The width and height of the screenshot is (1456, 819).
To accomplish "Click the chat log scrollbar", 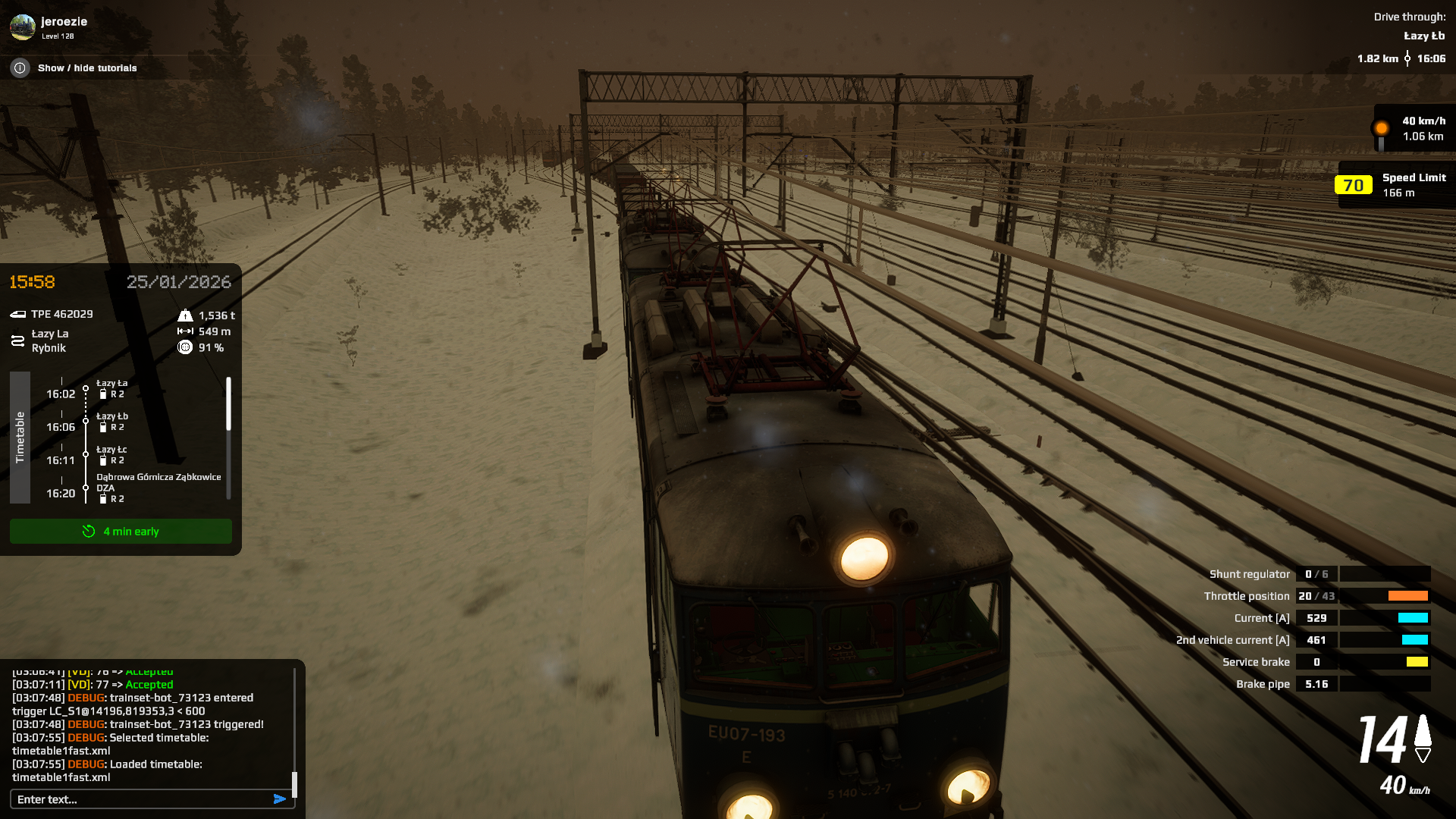I will (x=294, y=784).
